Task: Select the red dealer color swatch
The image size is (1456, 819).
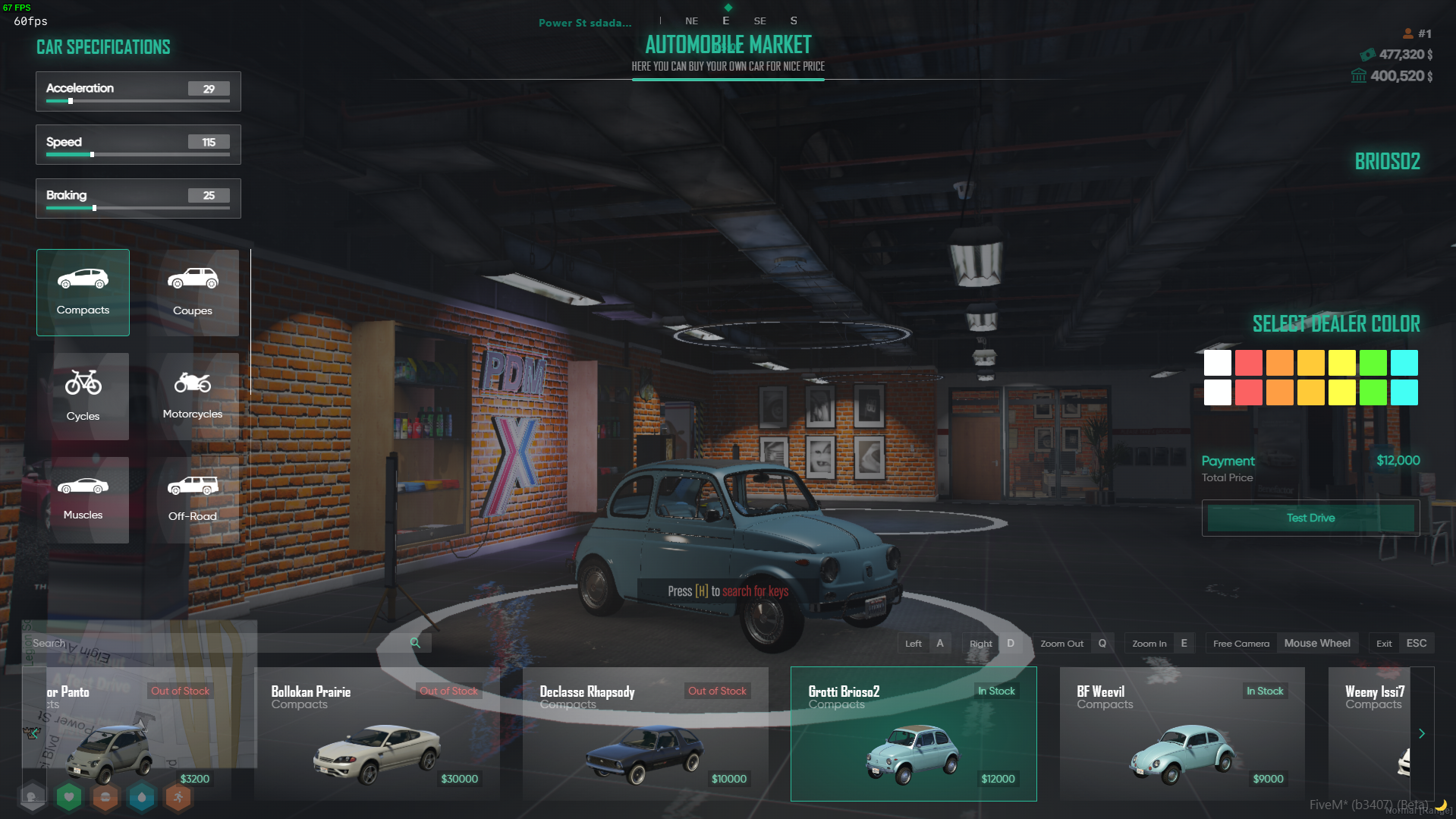Action: click(1248, 363)
